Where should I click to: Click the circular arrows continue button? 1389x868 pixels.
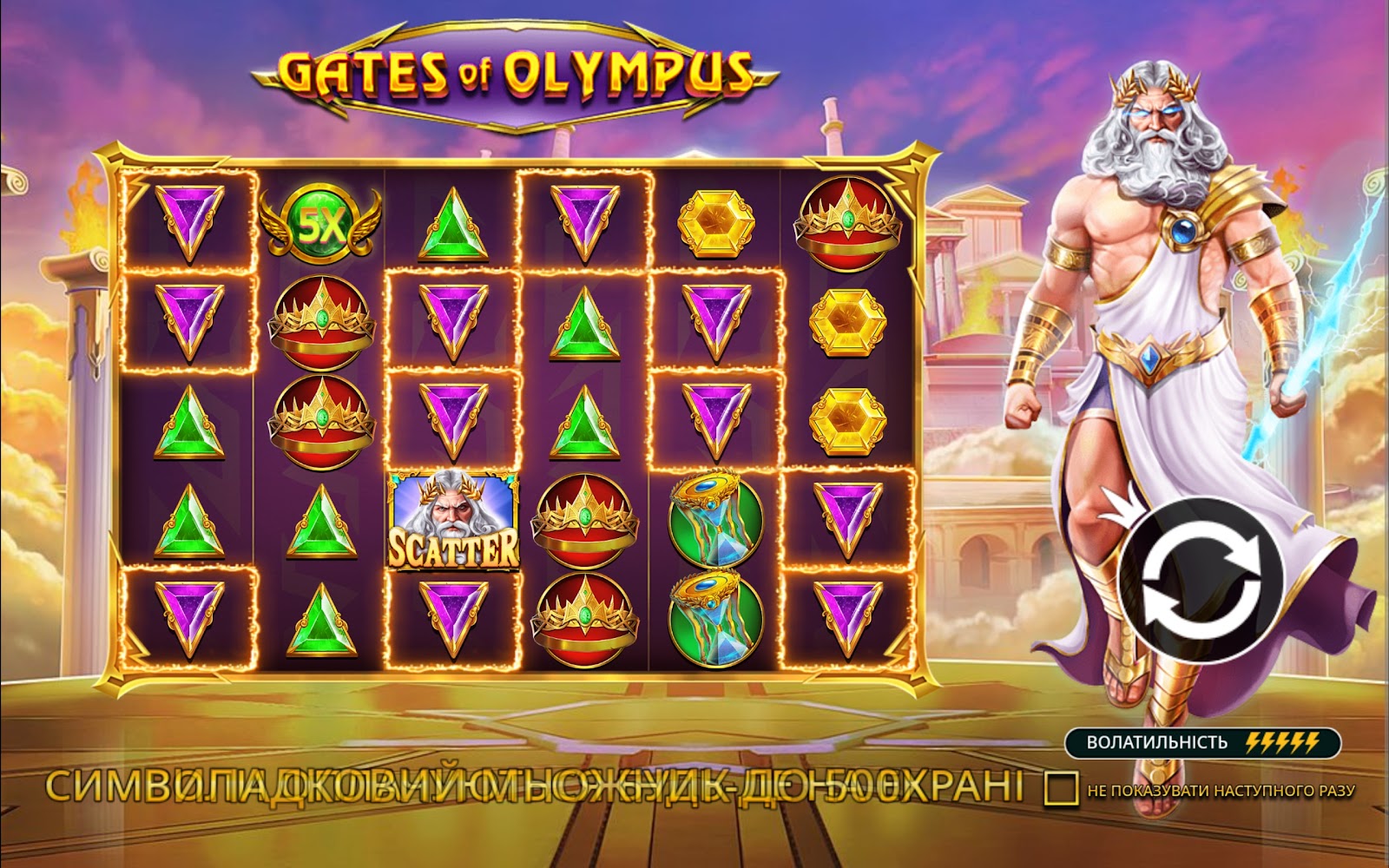pyautogui.click(x=1201, y=581)
